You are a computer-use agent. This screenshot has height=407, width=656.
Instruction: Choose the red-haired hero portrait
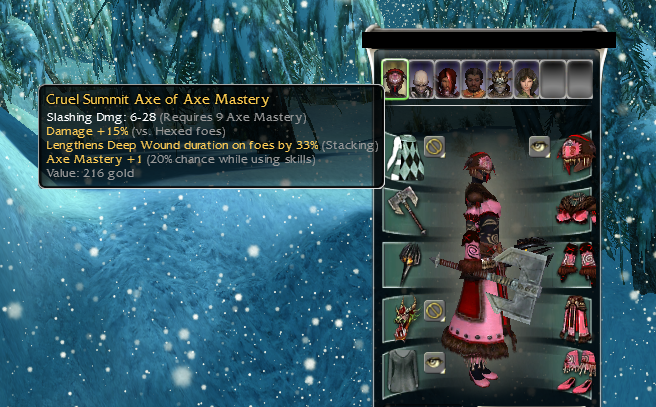click(447, 79)
